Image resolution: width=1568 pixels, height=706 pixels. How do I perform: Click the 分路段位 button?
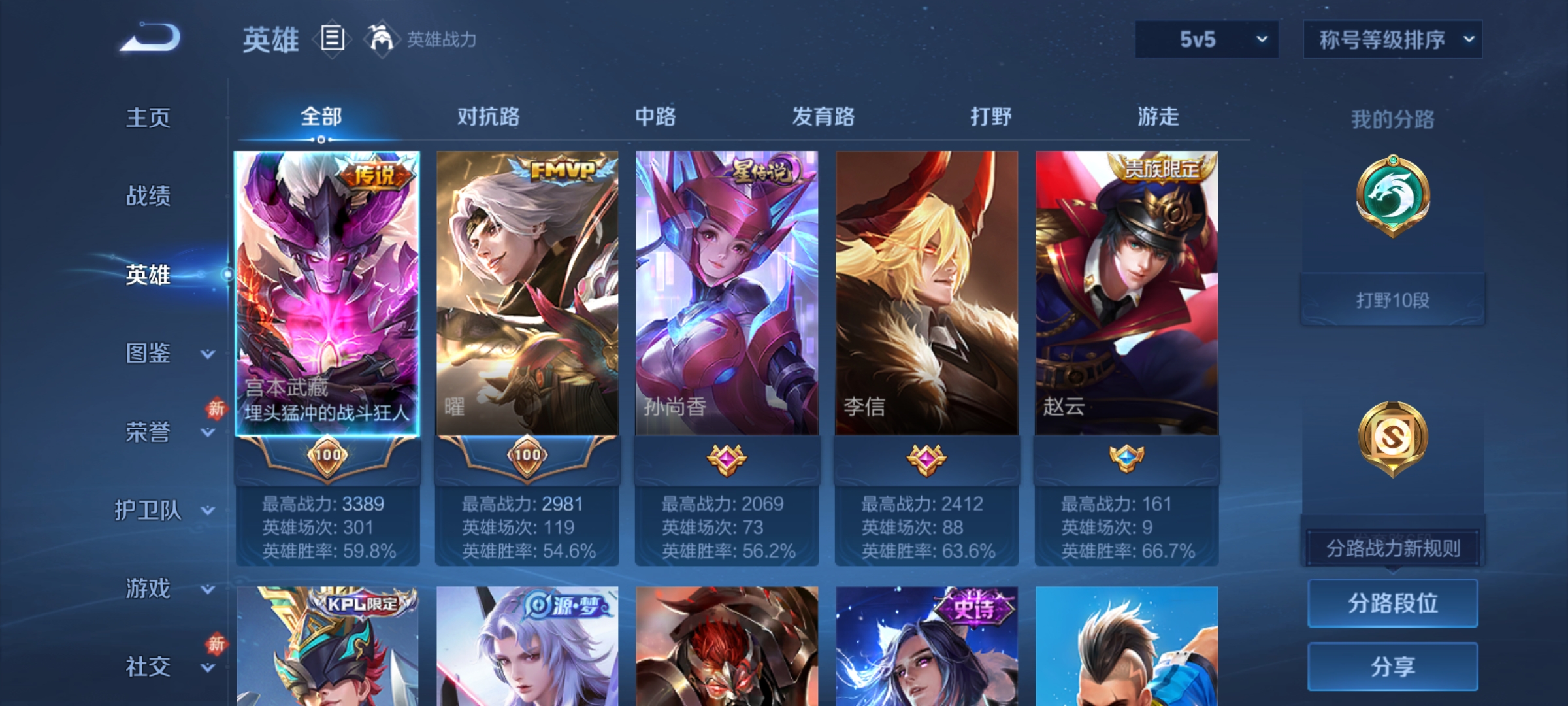coord(1392,603)
